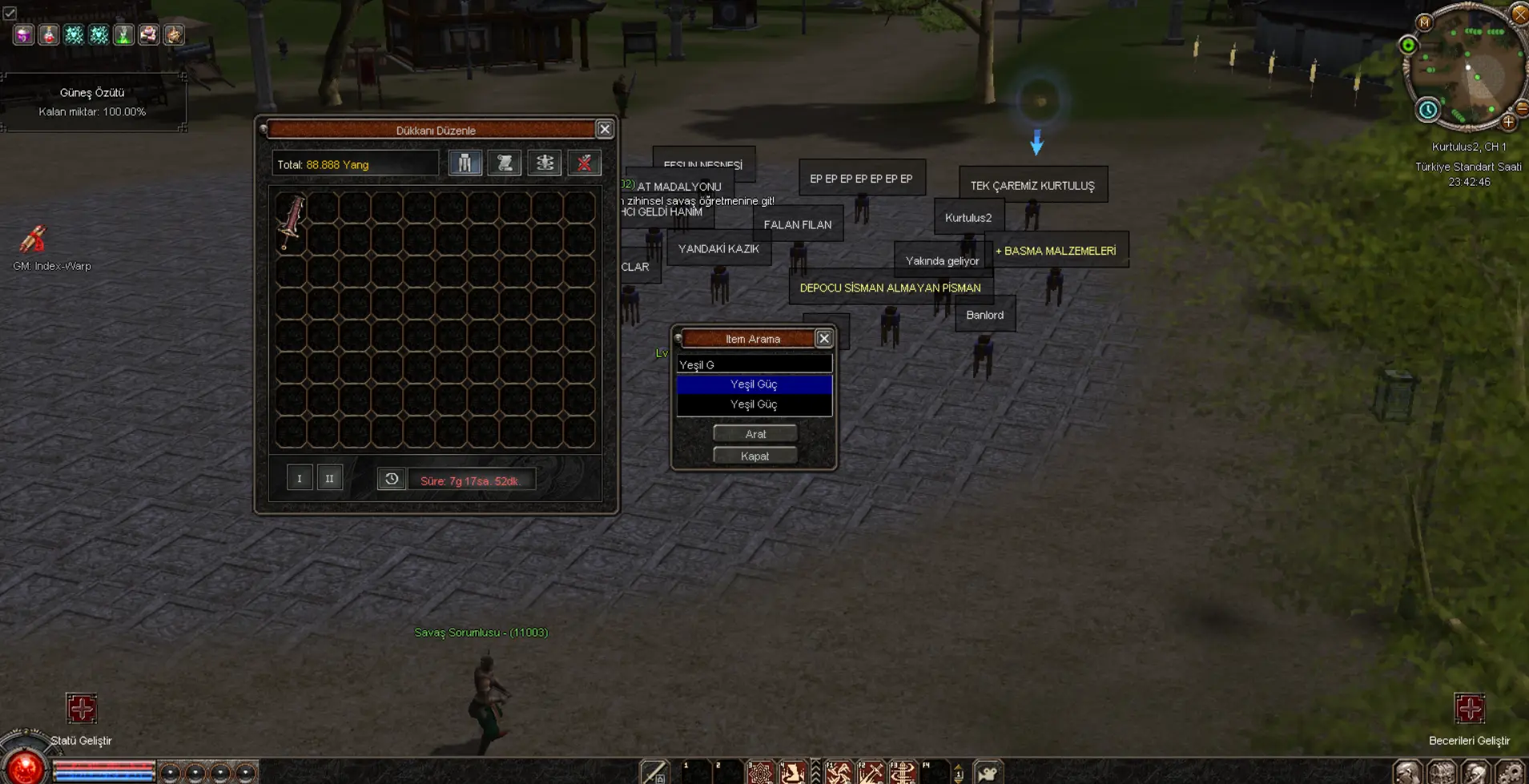
Task: Zoom in the minimap with plus button
Action: point(1508,123)
